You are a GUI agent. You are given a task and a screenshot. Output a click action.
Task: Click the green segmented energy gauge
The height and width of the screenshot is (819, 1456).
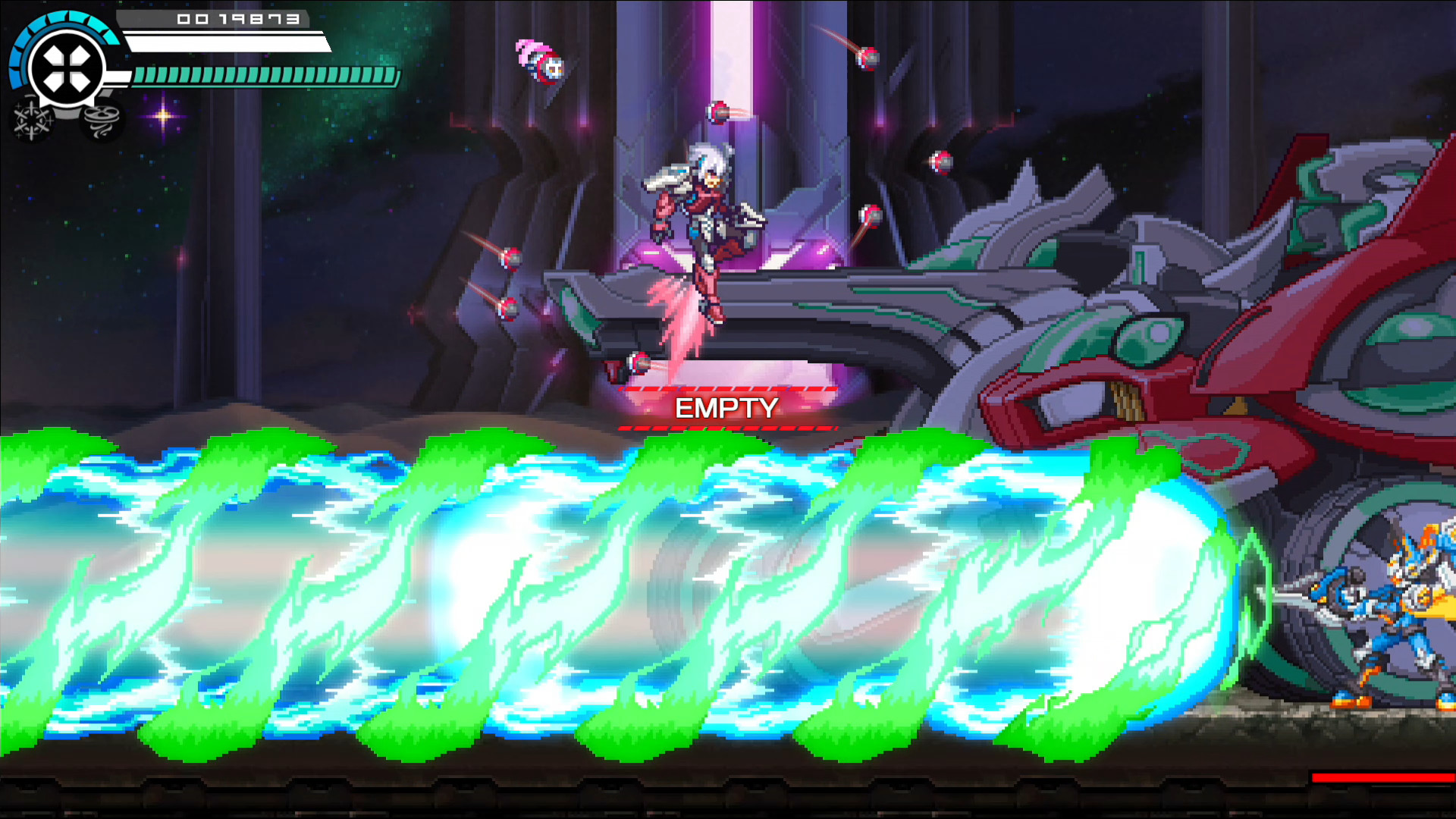pos(262,76)
